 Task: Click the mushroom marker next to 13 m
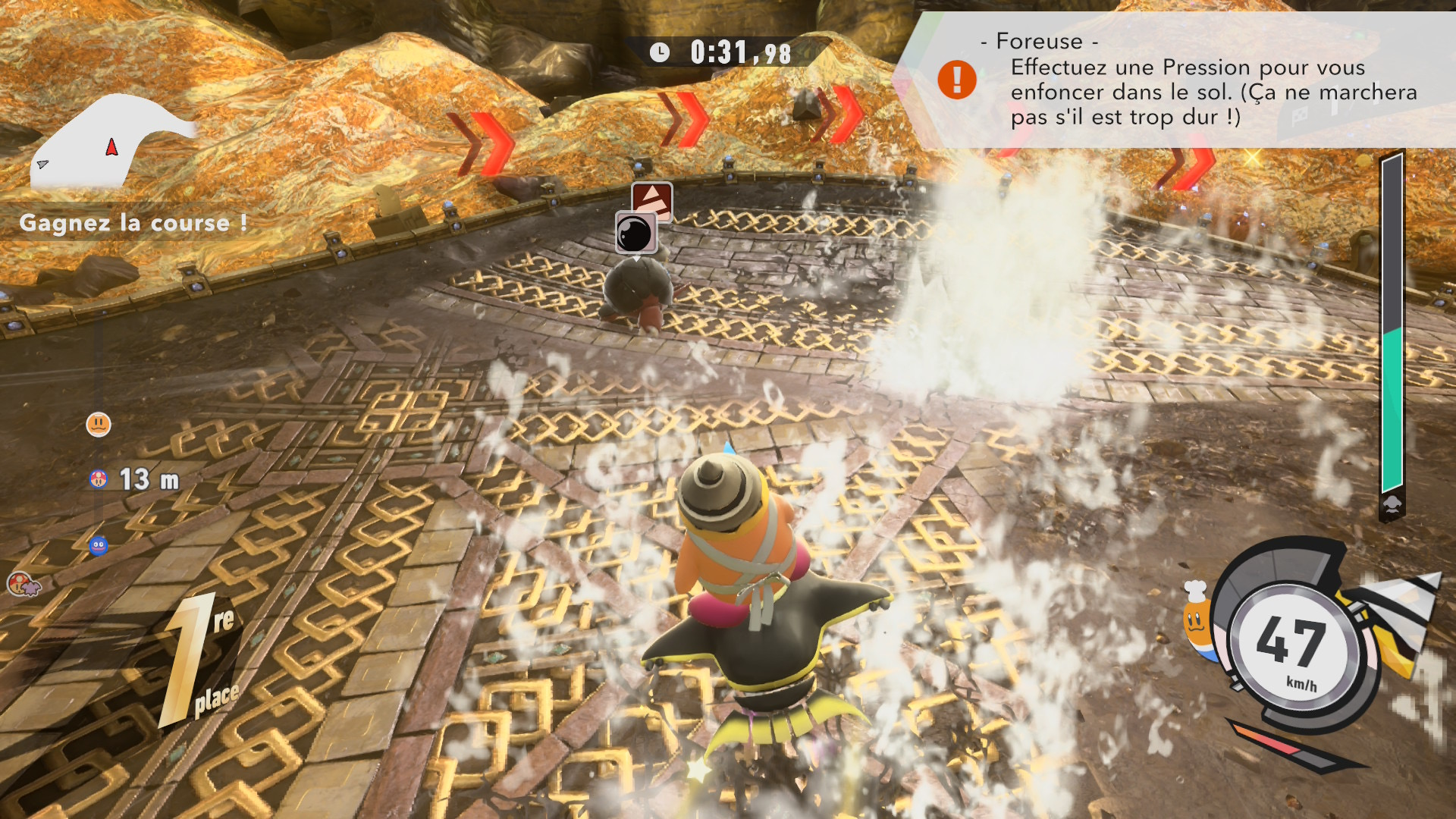tap(99, 479)
